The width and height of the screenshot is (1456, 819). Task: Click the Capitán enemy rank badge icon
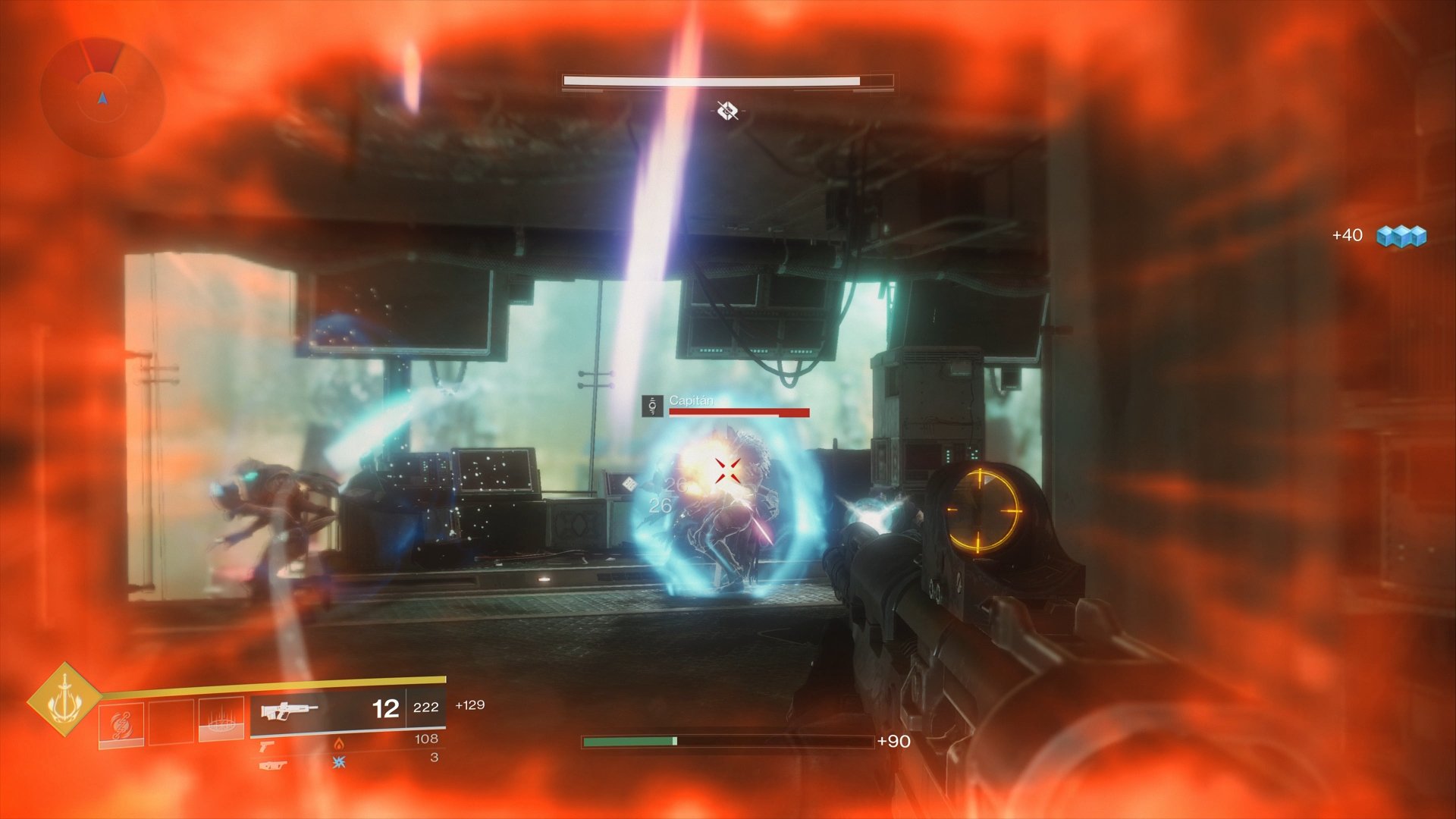651,407
